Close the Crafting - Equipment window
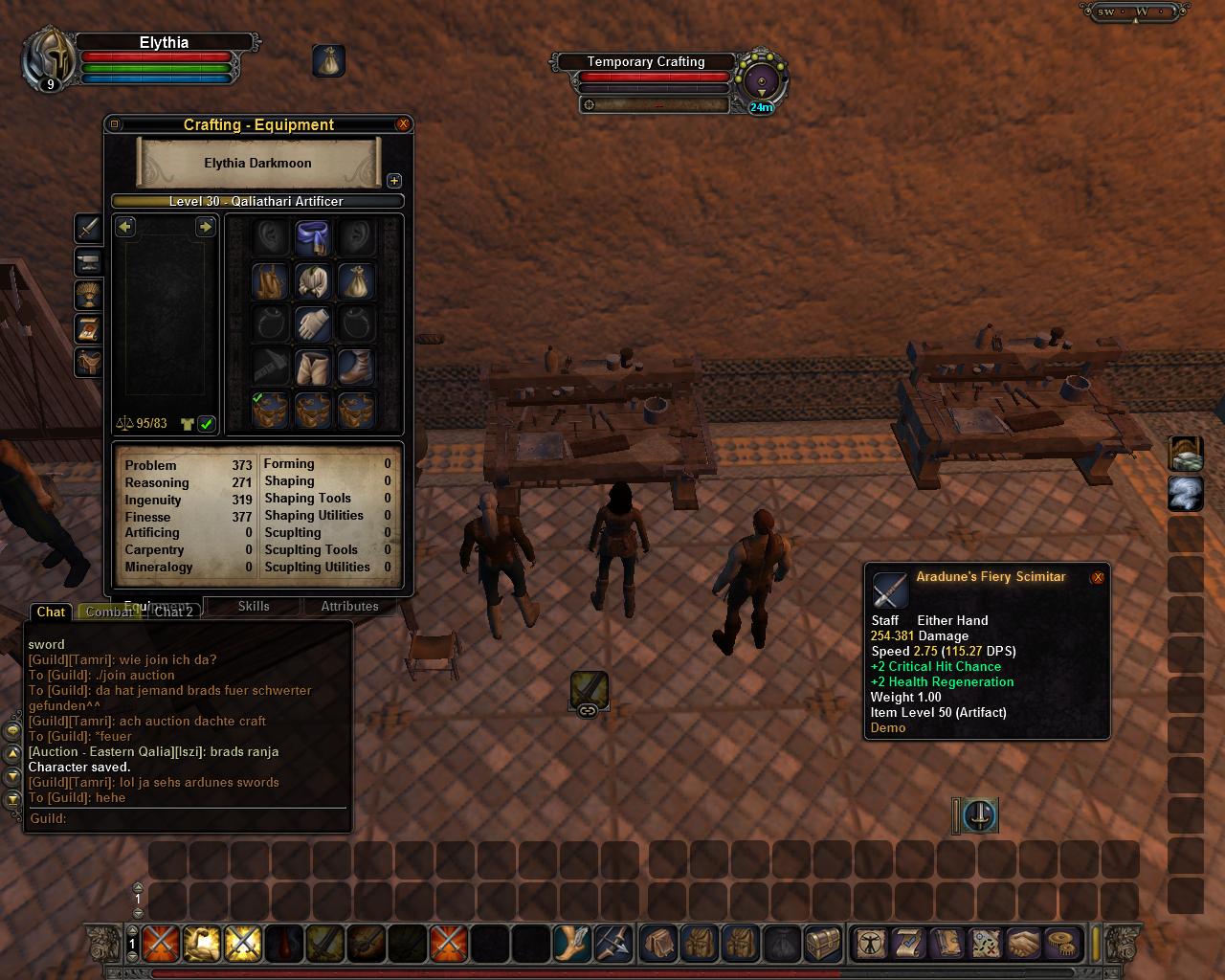The height and width of the screenshot is (980, 1225). 403,124
